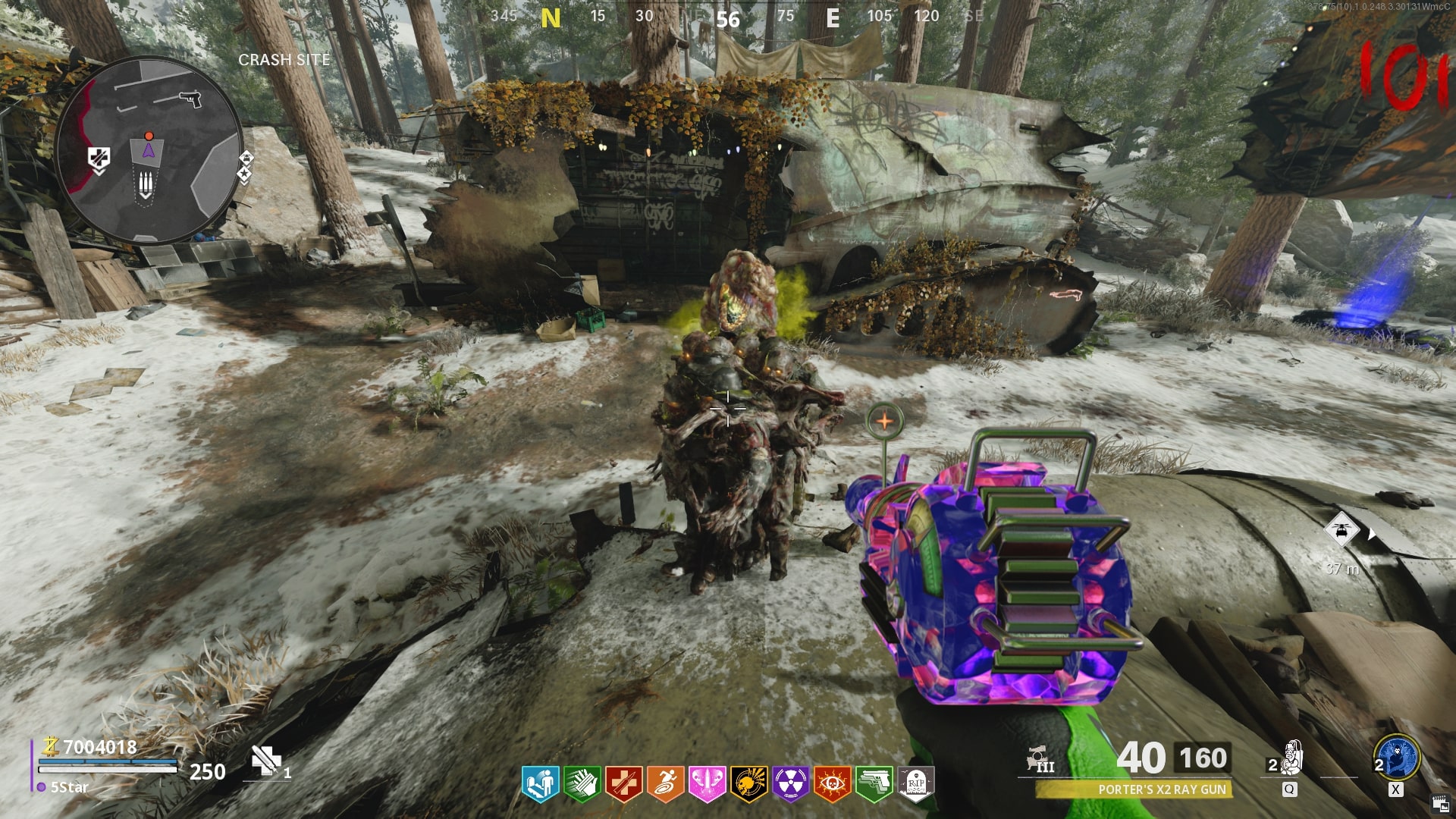Click the pistol wall-buy marker on minimap

click(x=190, y=99)
